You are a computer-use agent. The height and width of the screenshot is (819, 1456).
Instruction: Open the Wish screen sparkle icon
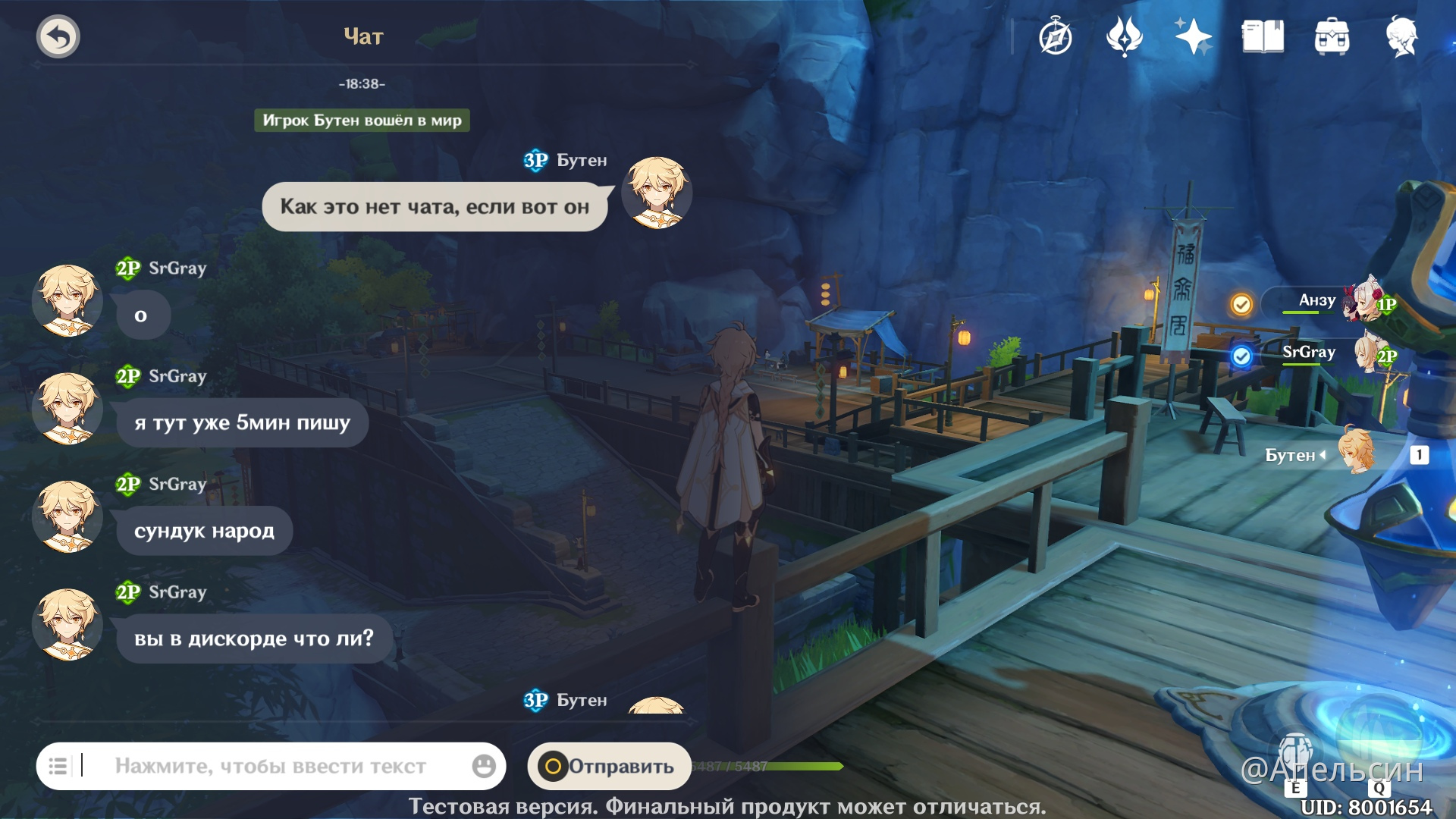pyautogui.click(x=1192, y=36)
